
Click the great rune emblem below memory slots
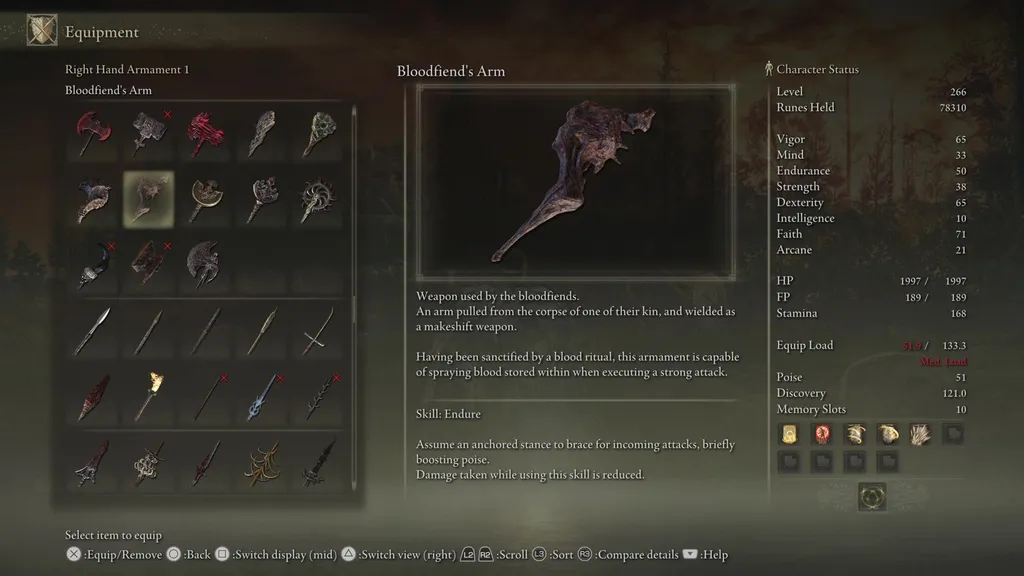871,497
